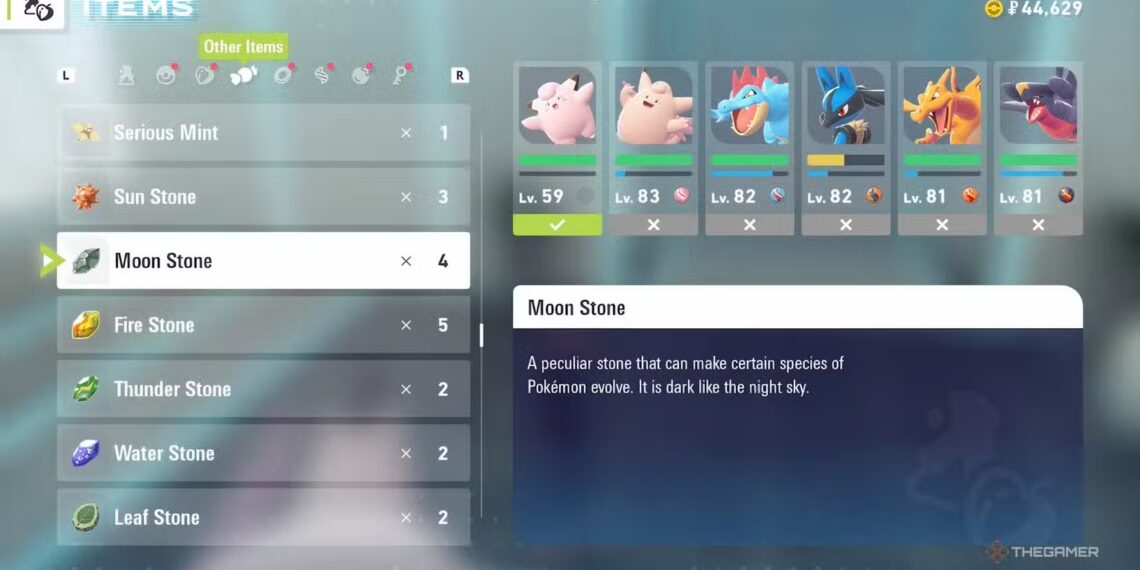
Task: Choose the Water Stone item
Action: click(x=263, y=453)
